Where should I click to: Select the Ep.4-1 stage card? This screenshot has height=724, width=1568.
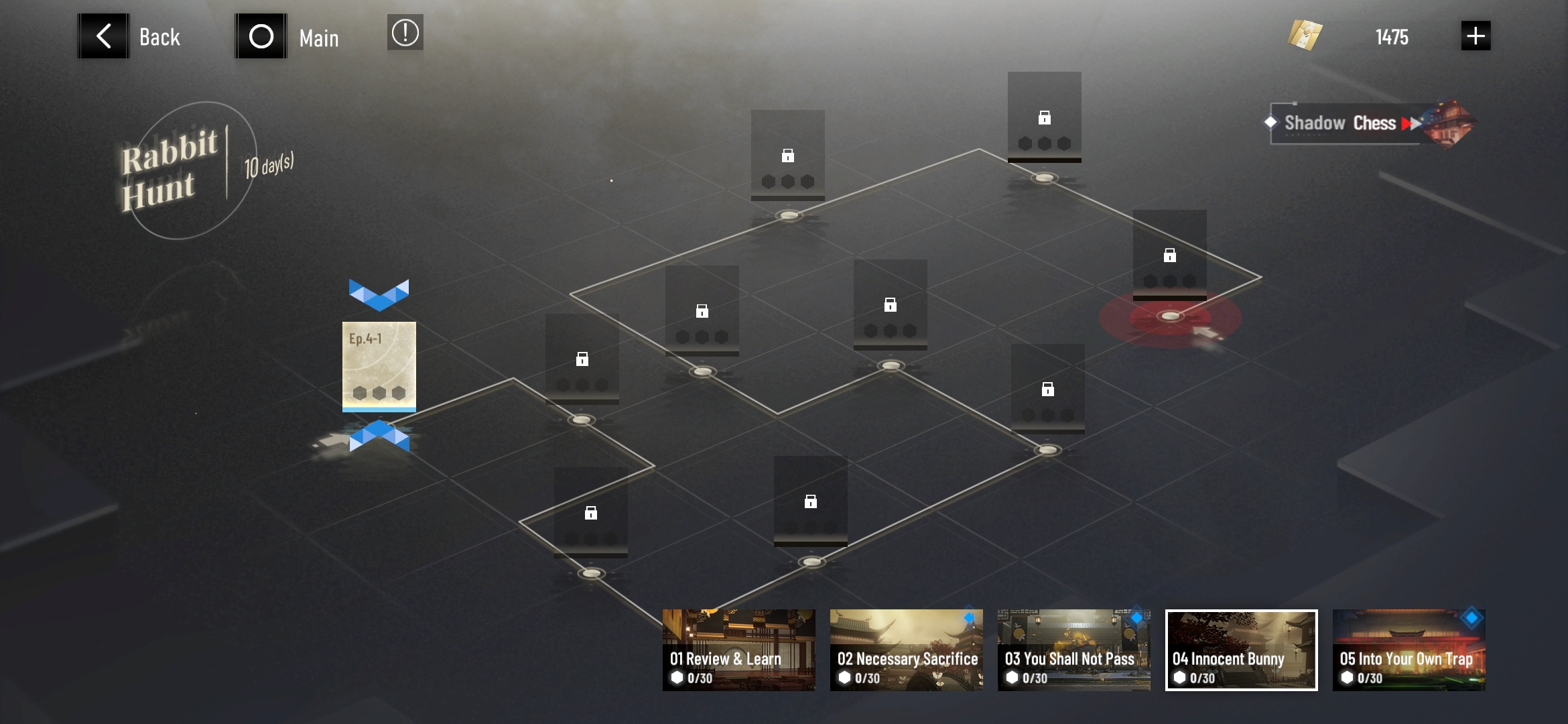pyautogui.click(x=379, y=365)
